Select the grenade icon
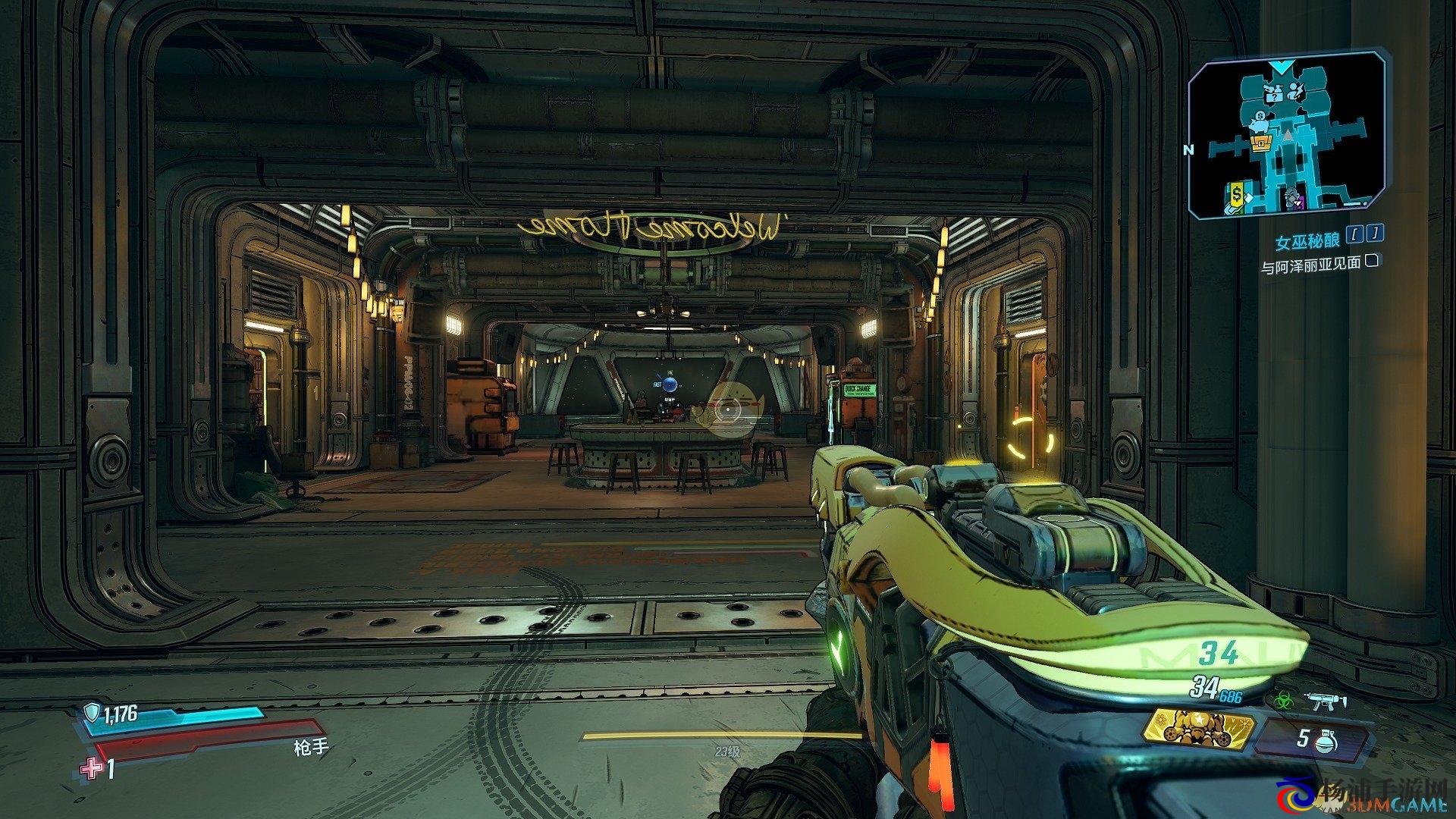Screen dimensions: 1456x819 point(1327,739)
